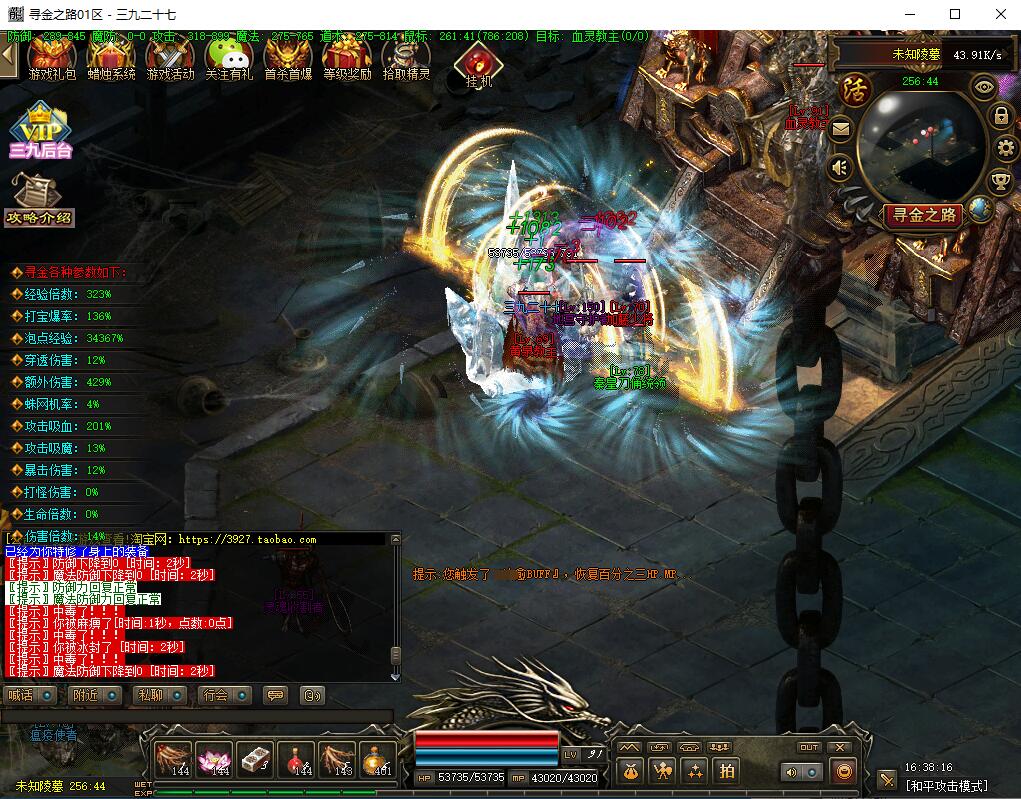Toggle the 挂机 auto-battle button
Image resolution: width=1021 pixels, height=799 pixels.
[x=478, y=66]
